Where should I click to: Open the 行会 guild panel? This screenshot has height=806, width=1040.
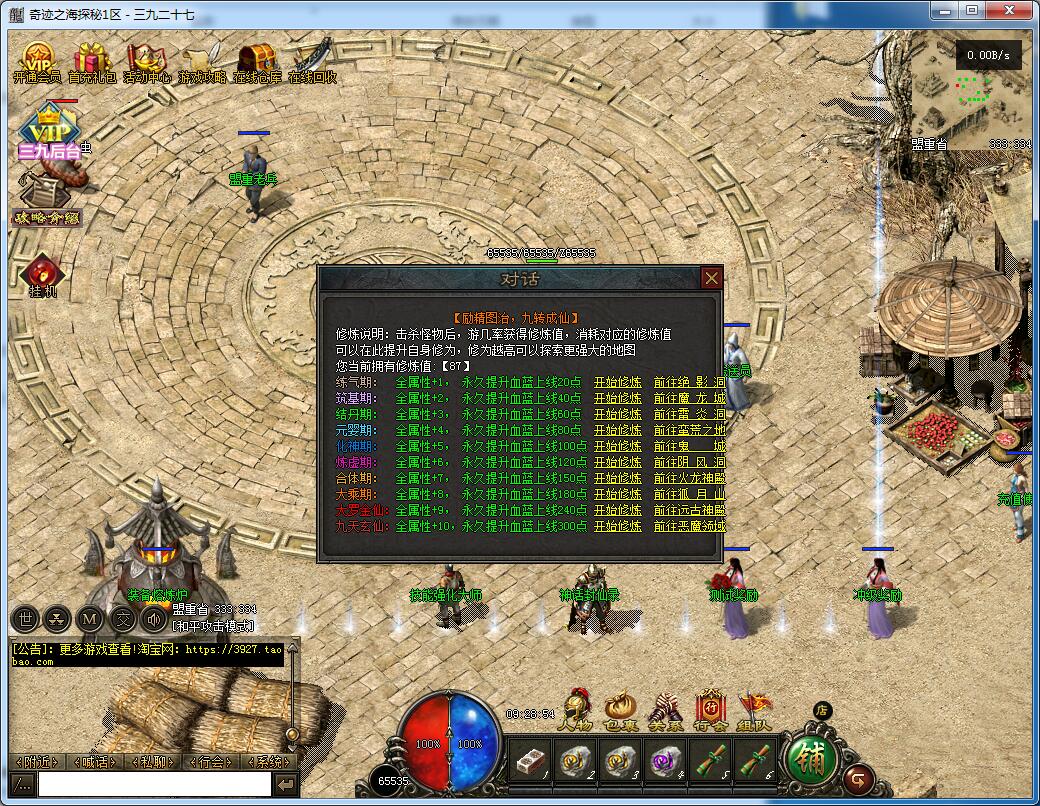coord(710,708)
